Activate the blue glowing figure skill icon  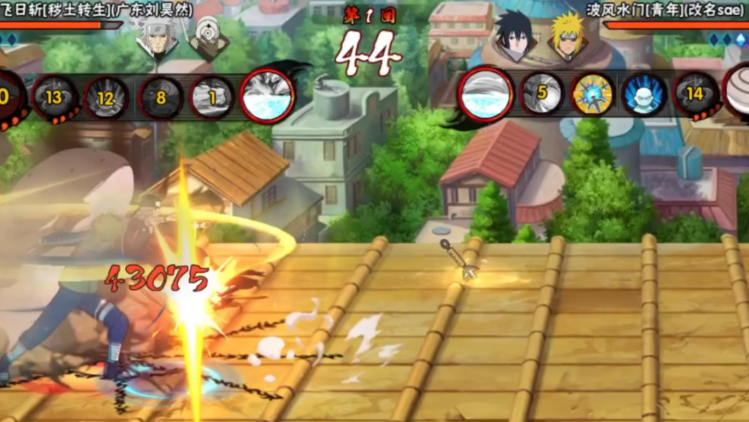(645, 94)
